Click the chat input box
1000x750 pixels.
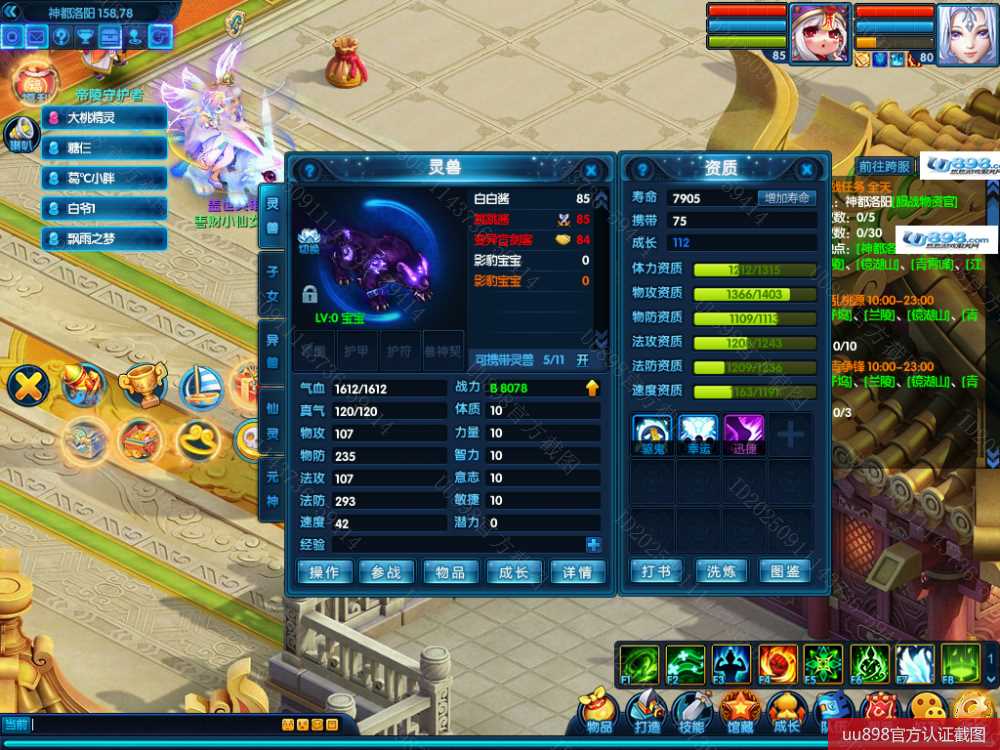[150, 724]
